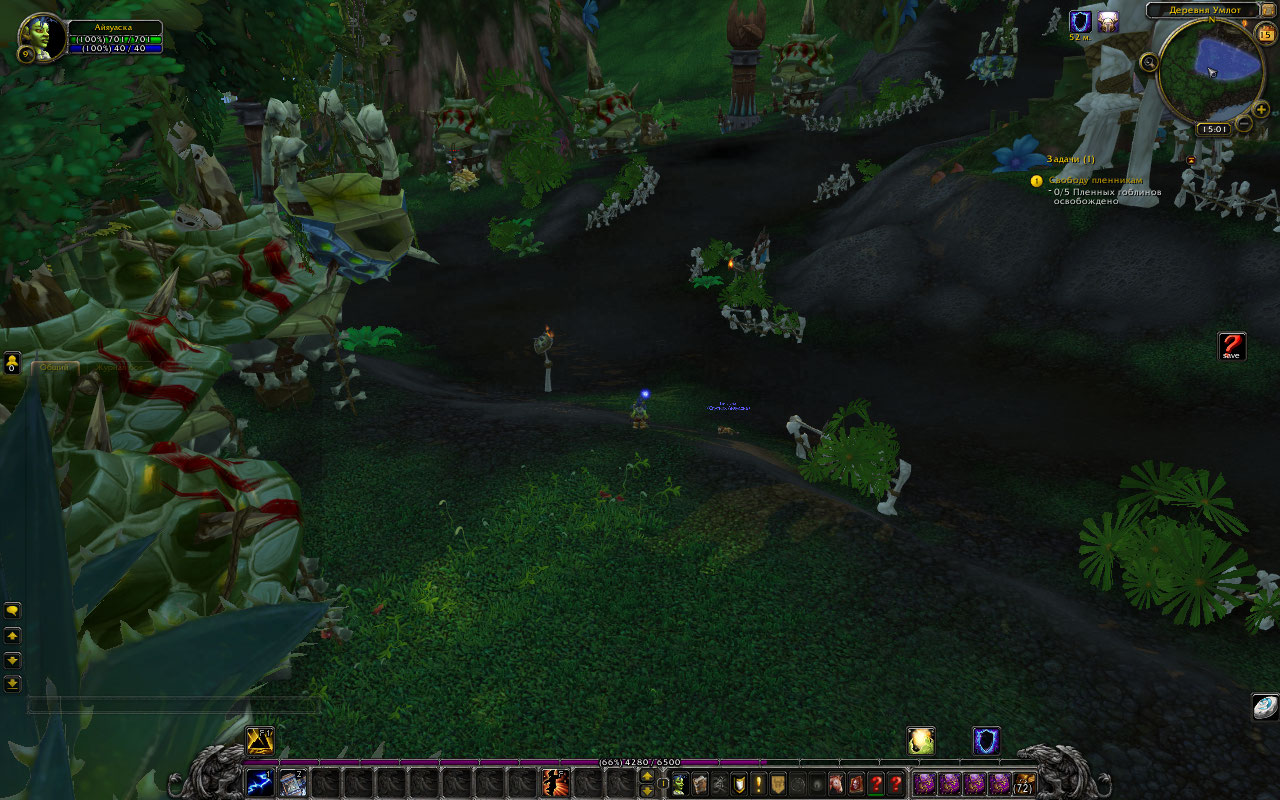Open world map via Деревня Умлот corner button
1280x800 pixels.
[1268, 10]
